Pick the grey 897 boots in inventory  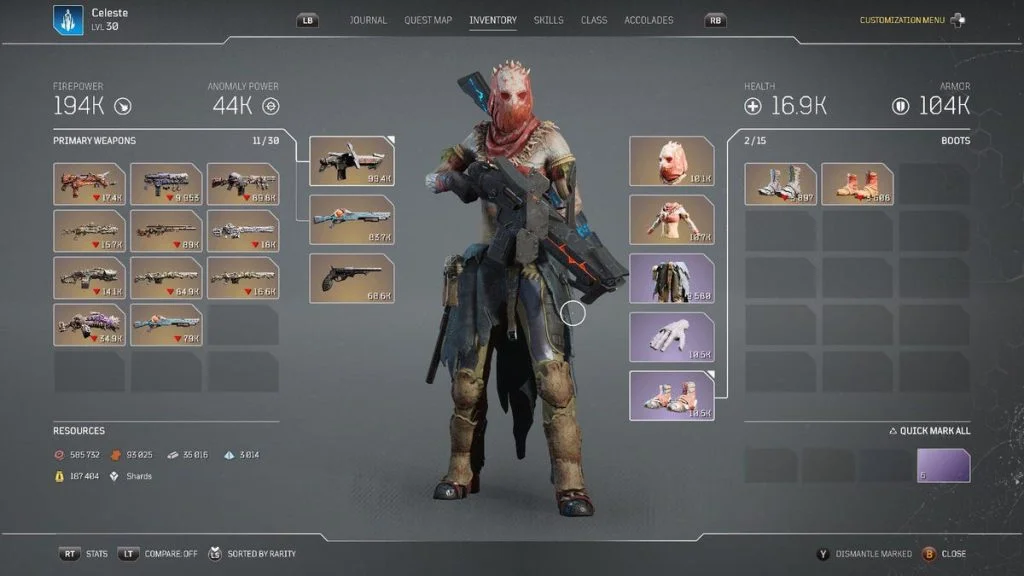780,184
